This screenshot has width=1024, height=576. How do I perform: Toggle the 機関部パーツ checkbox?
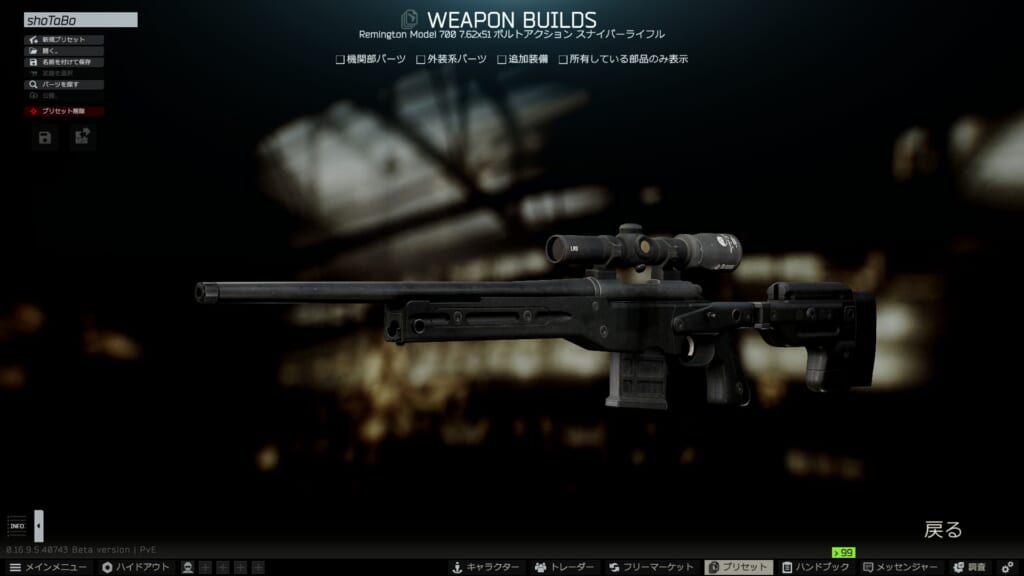pyautogui.click(x=341, y=59)
